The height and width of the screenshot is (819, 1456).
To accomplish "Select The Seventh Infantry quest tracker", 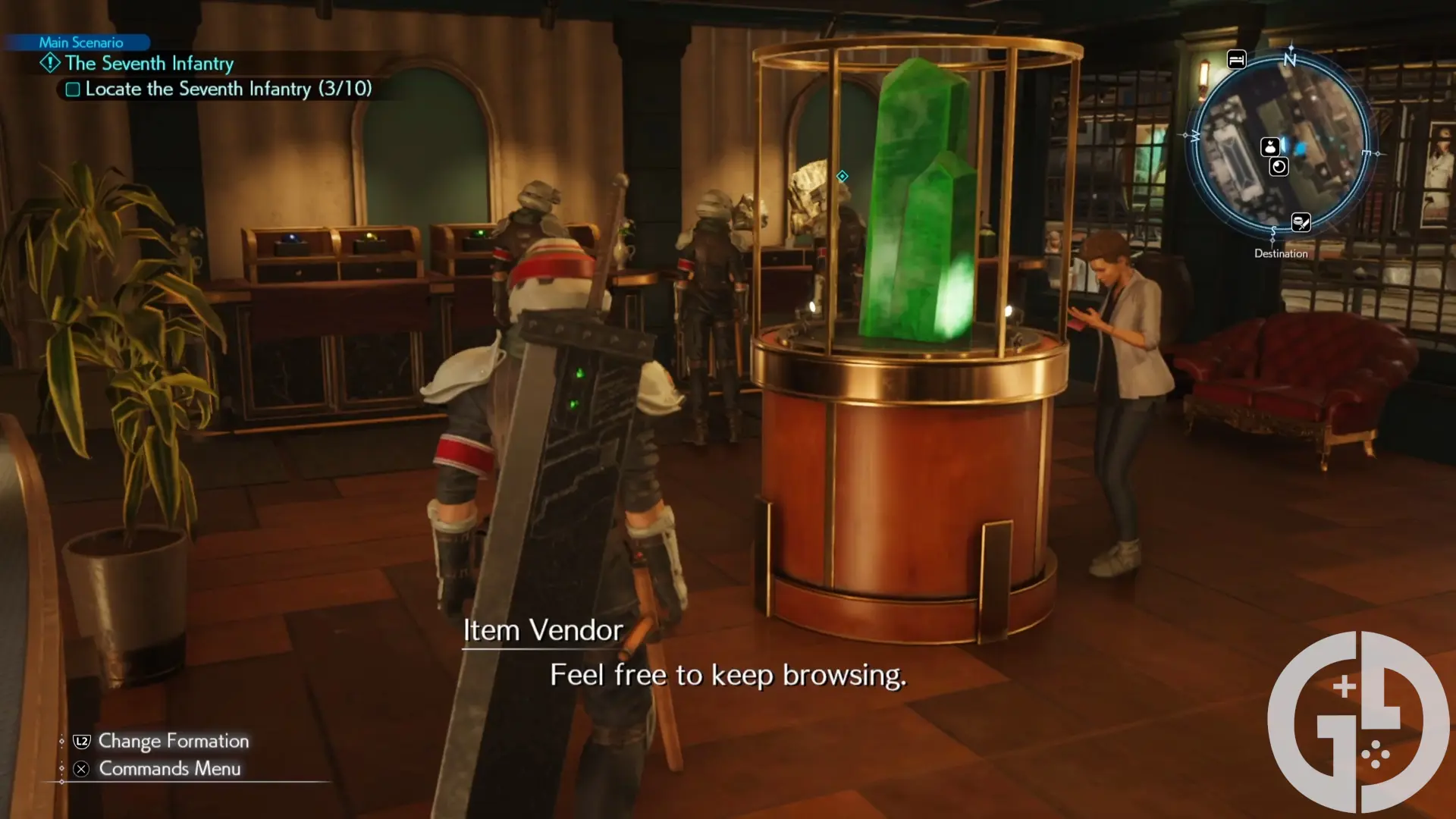I will tap(149, 64).
